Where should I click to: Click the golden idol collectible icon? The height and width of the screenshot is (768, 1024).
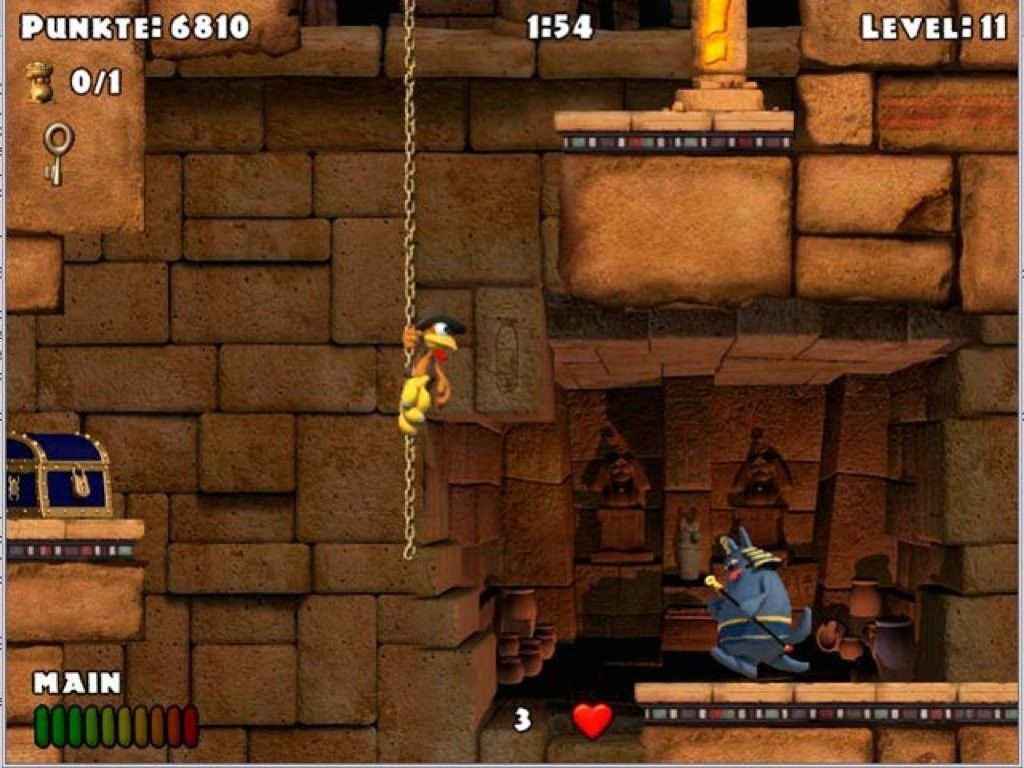[40, 82]
